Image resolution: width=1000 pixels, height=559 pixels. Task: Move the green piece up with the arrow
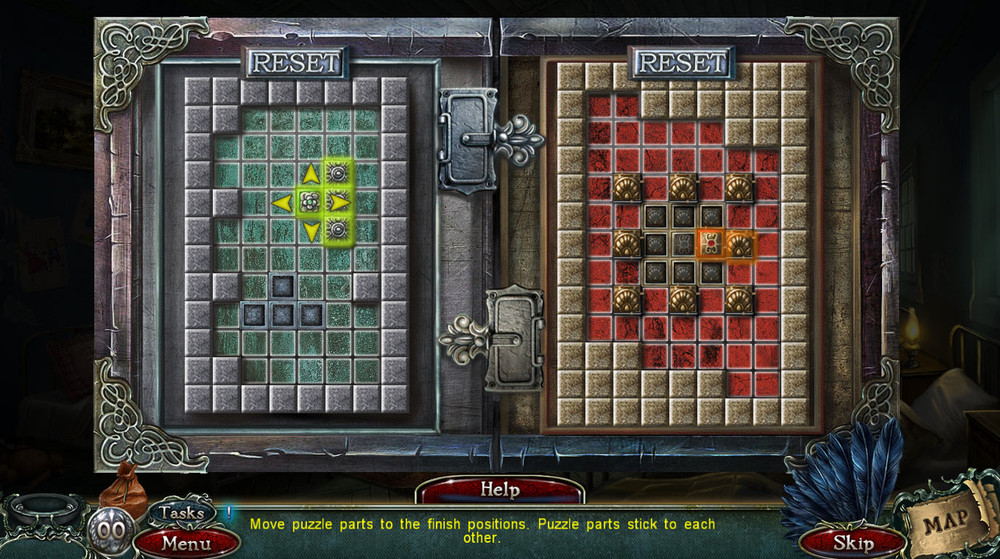[x=311, y=175]
